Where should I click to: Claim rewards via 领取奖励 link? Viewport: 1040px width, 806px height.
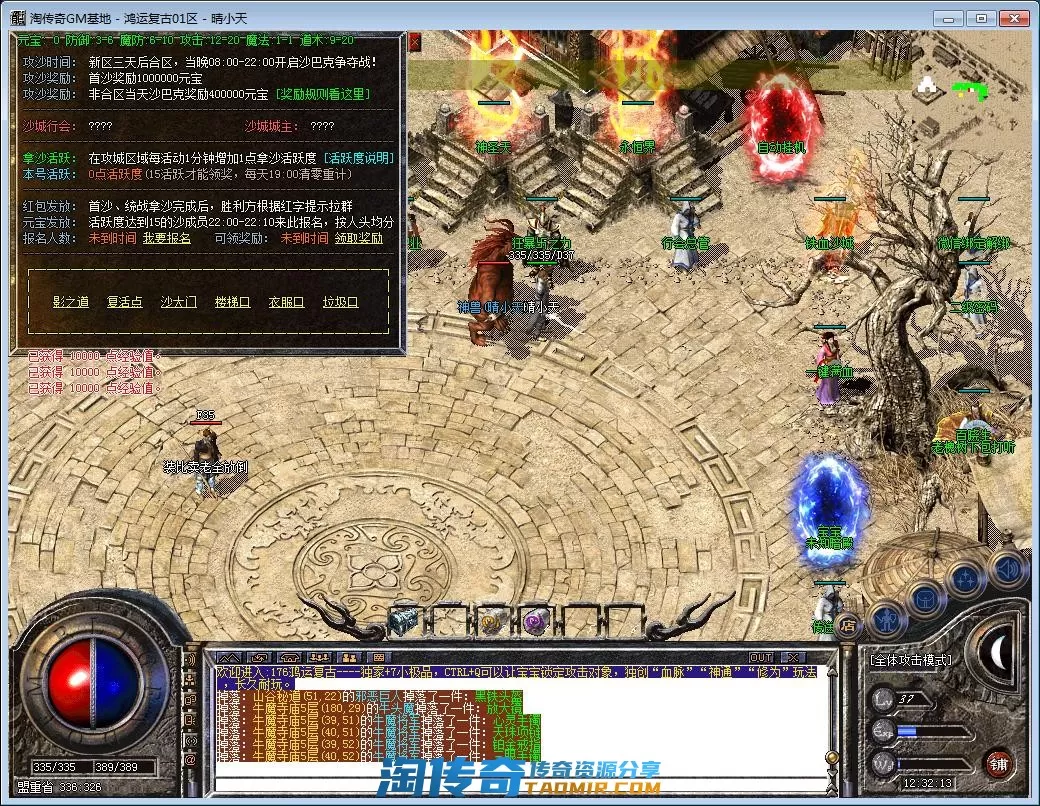pyautogui.click(x=358, y=239)
